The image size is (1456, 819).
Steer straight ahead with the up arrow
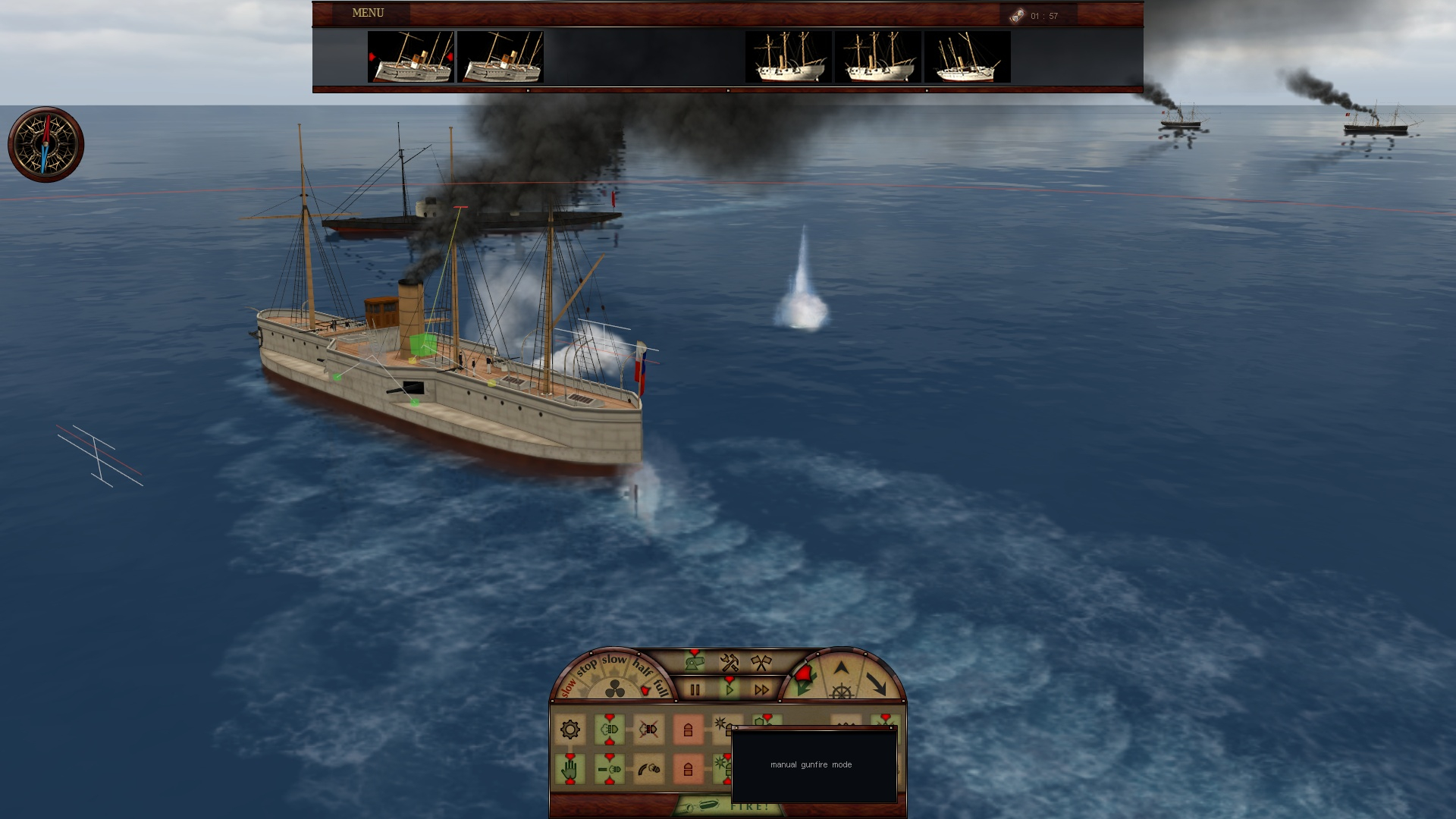pos(841,668)
